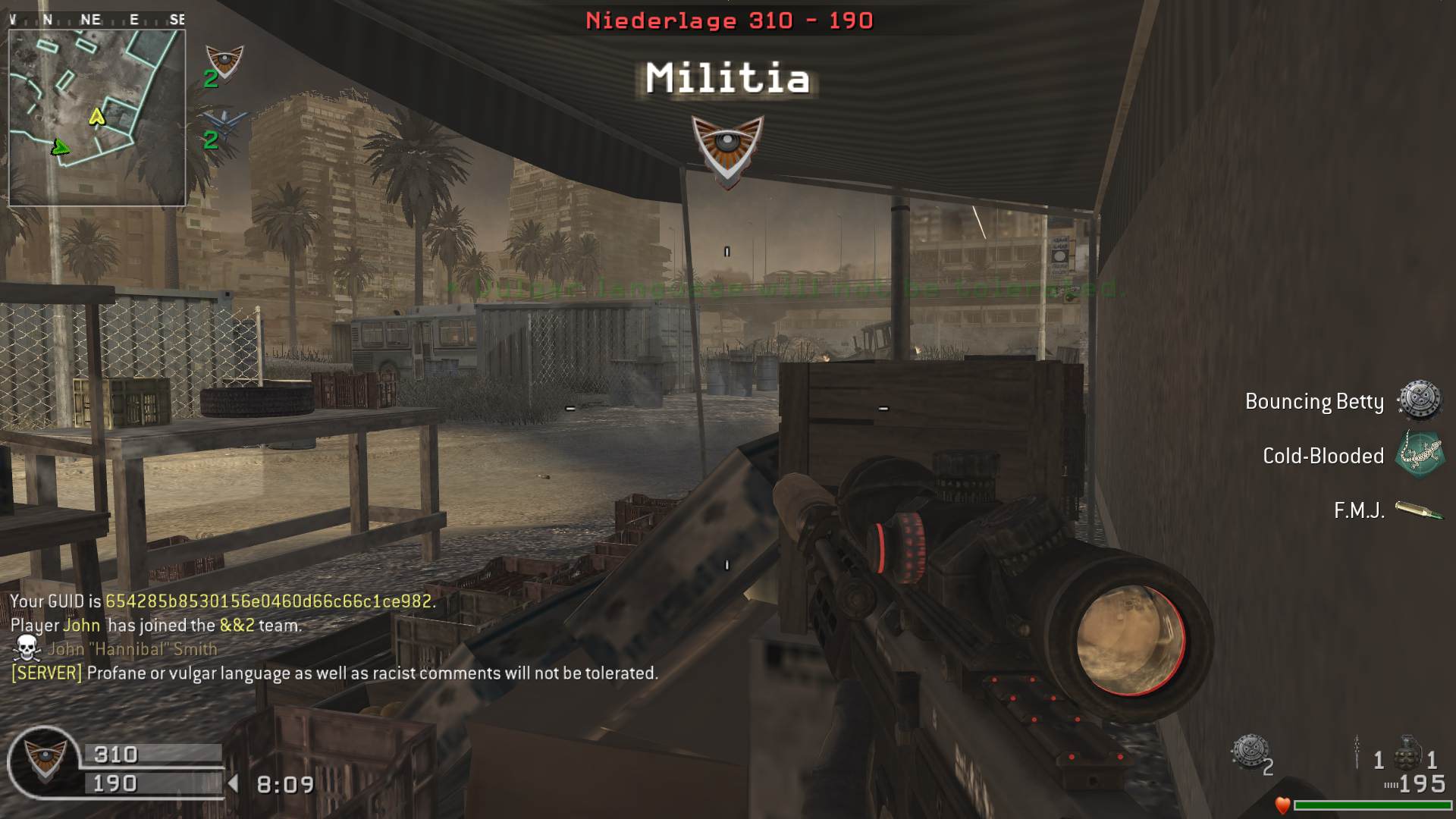The image size is (1456, 819).
Task: Click the yellow player arrow on the minimap
Action: point(96,116)
